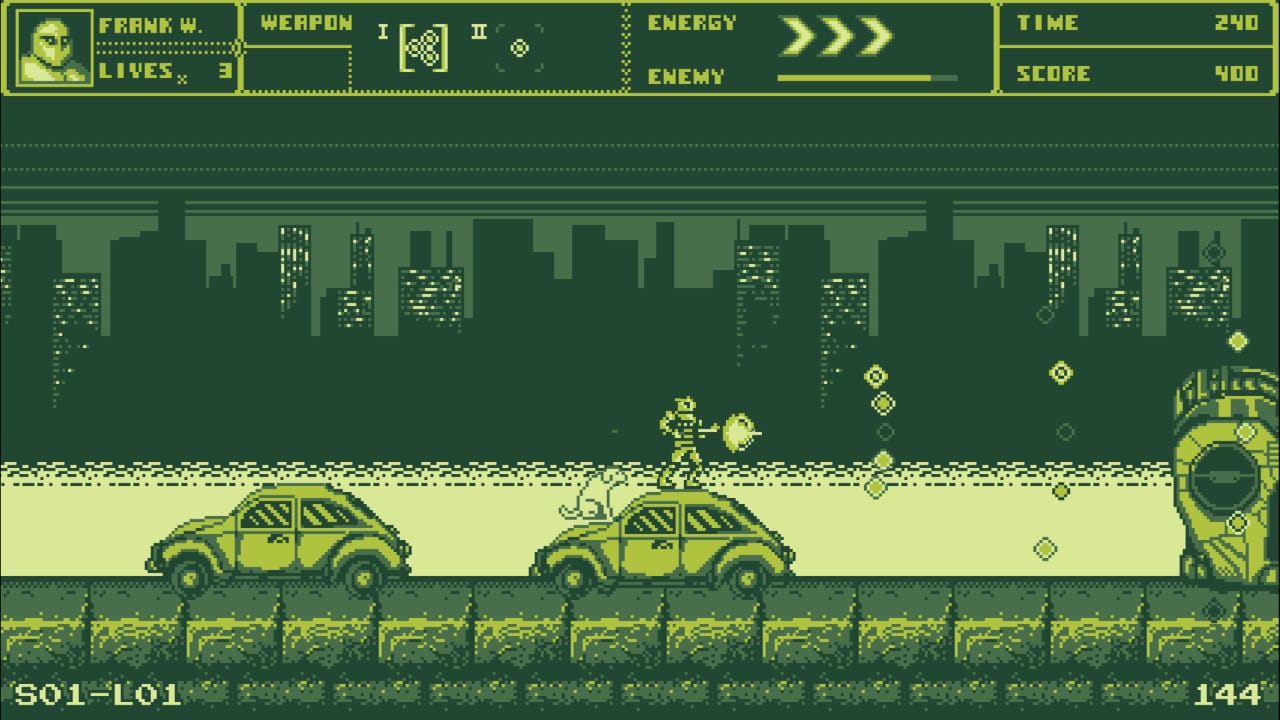The width and height of the screenshot is (1280, 720).
Task: Switch to the SCORE readout showing 400
Action: 1238,72
